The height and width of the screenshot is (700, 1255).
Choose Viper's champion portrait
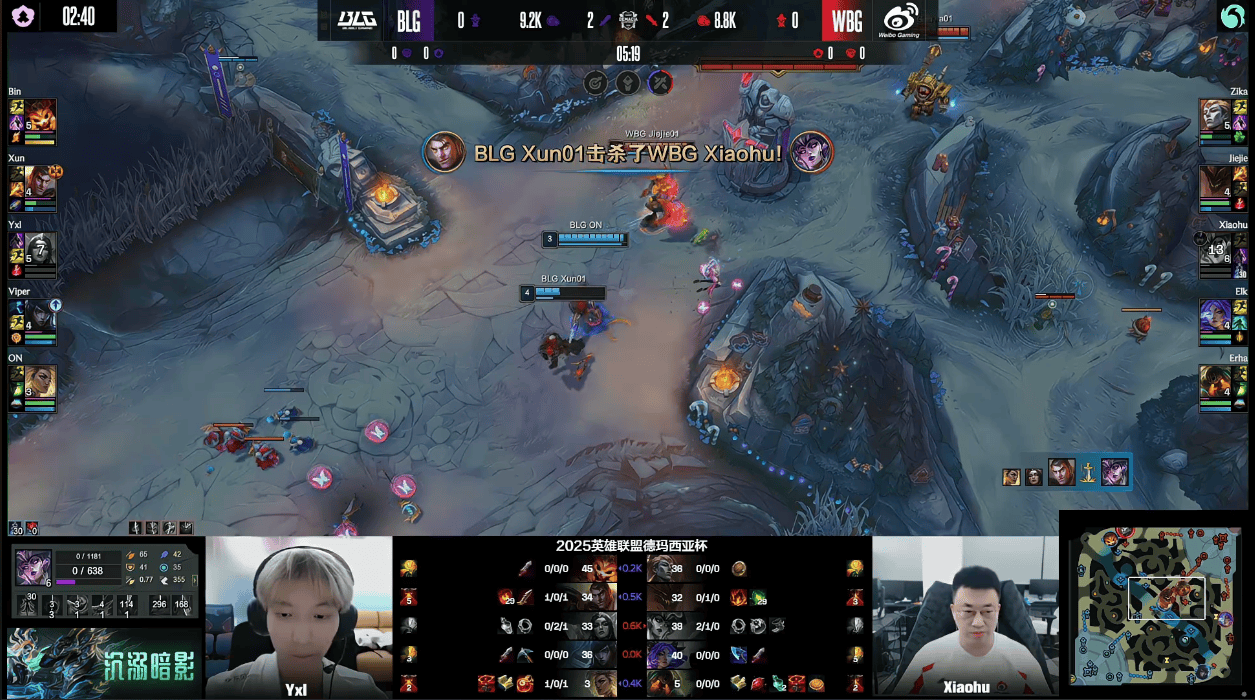click(x=40, y=315)
